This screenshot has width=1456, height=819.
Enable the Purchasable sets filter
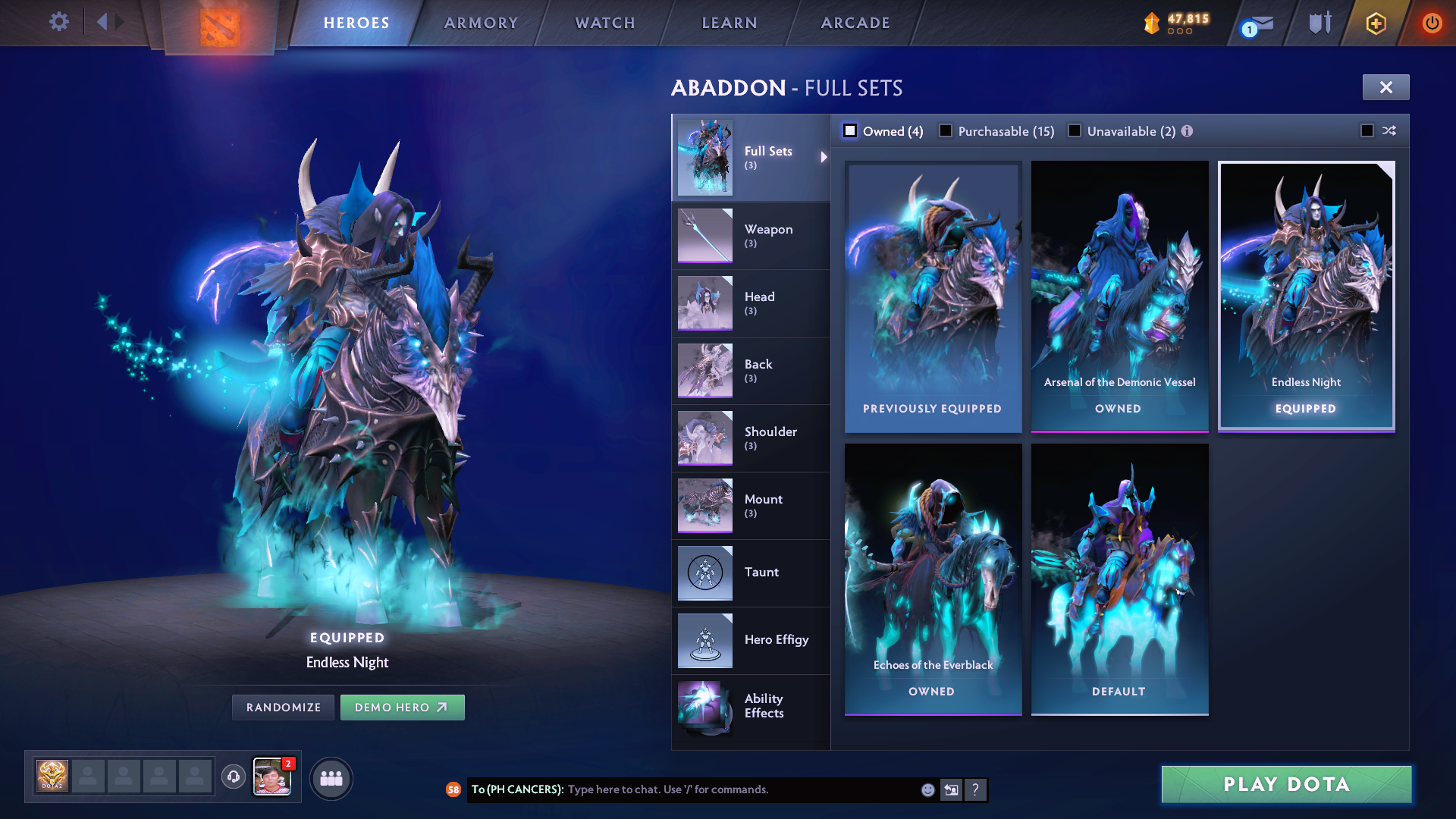pos(946,130)
